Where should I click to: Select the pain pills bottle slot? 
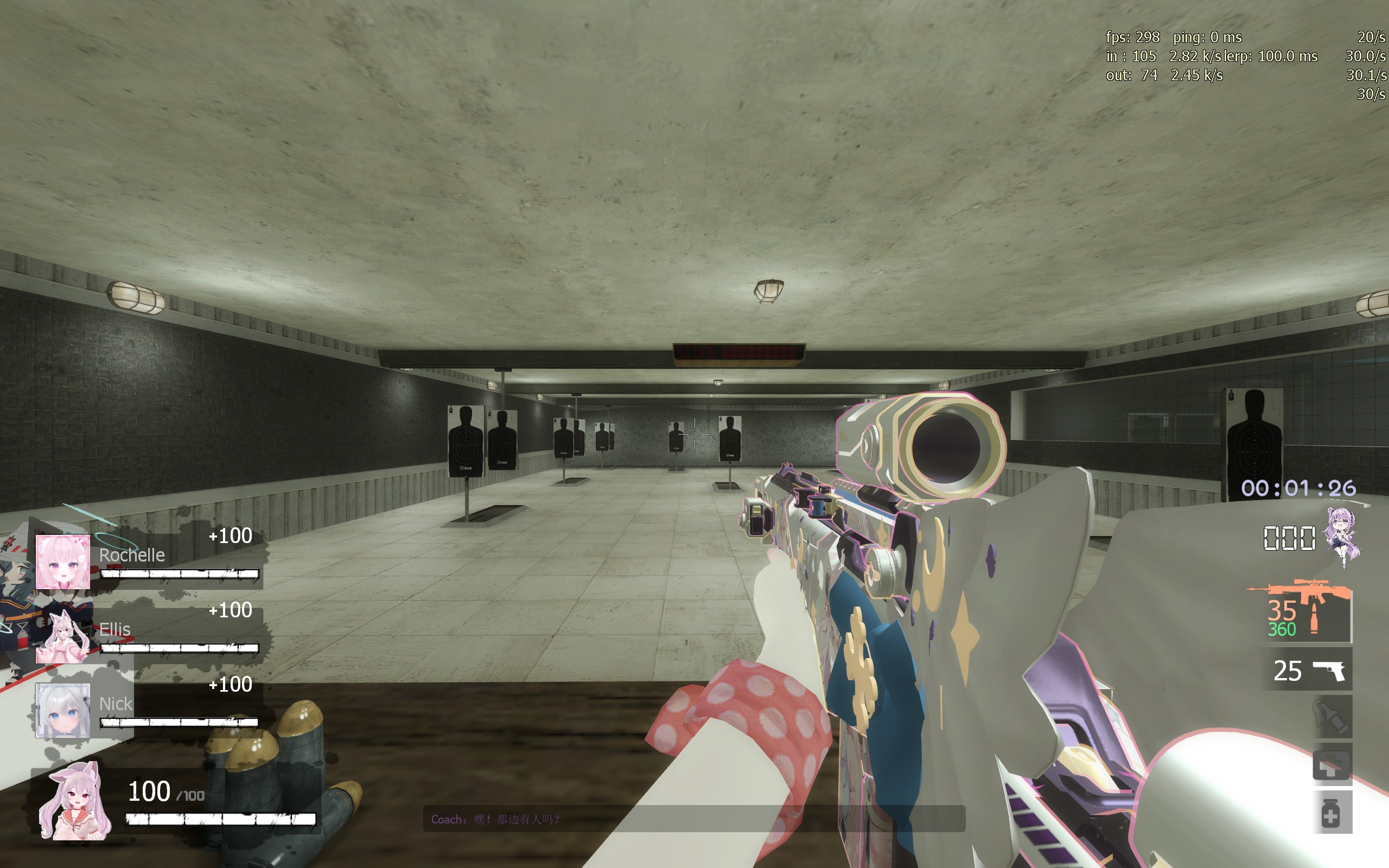pyautogui.click(x=1331, y=812)
